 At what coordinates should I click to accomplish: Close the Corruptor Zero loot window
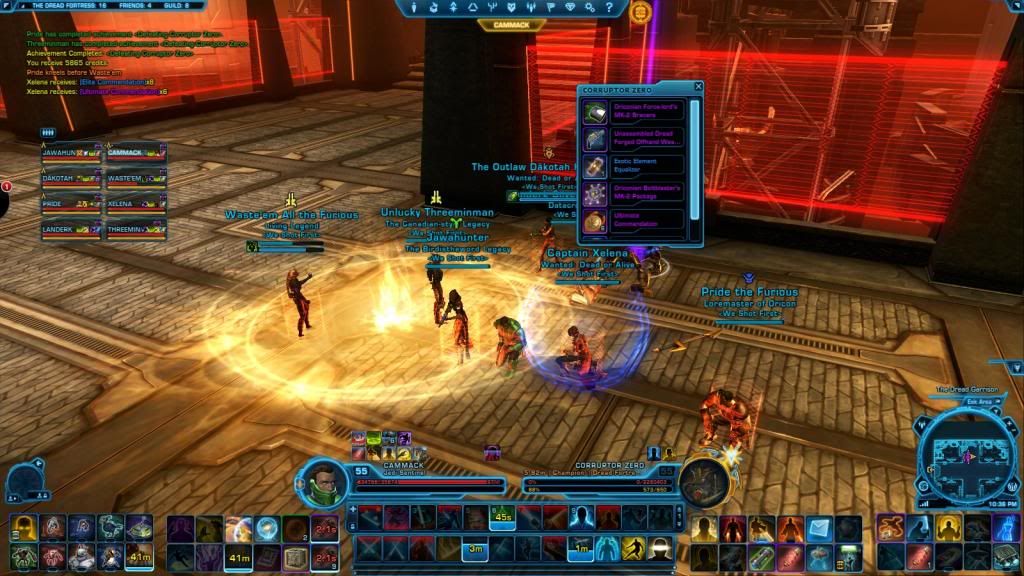[697, 88]
